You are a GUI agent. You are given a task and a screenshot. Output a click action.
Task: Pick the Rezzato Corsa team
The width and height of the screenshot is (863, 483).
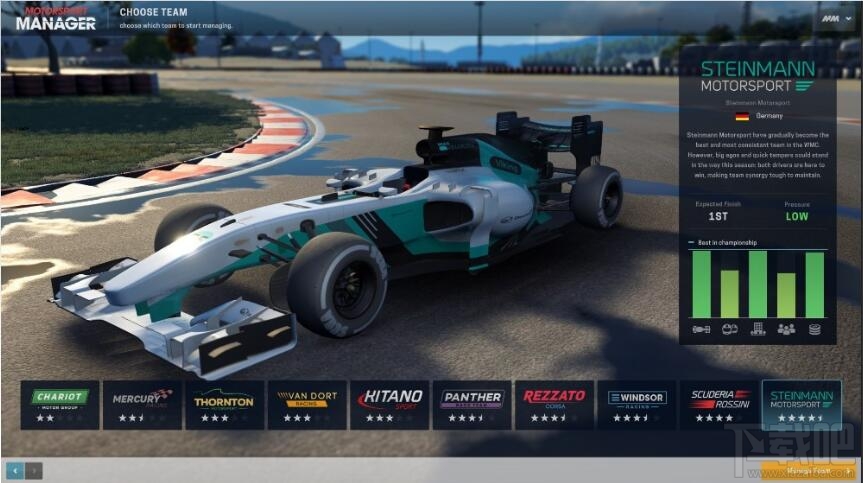[554, 404]
